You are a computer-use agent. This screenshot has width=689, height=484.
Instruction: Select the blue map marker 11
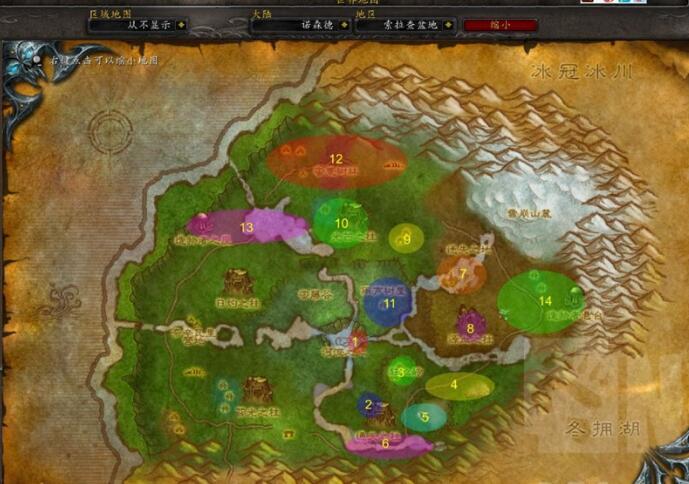click(389, 302)
